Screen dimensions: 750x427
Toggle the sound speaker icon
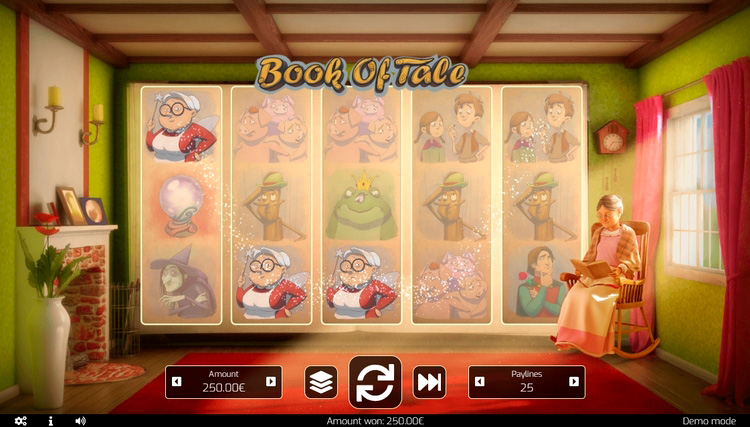(x=80, y=421)
